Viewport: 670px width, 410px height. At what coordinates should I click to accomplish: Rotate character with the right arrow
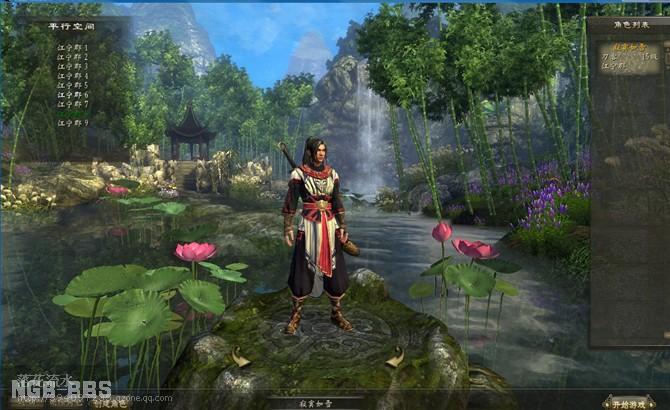(x=396, y=356)
